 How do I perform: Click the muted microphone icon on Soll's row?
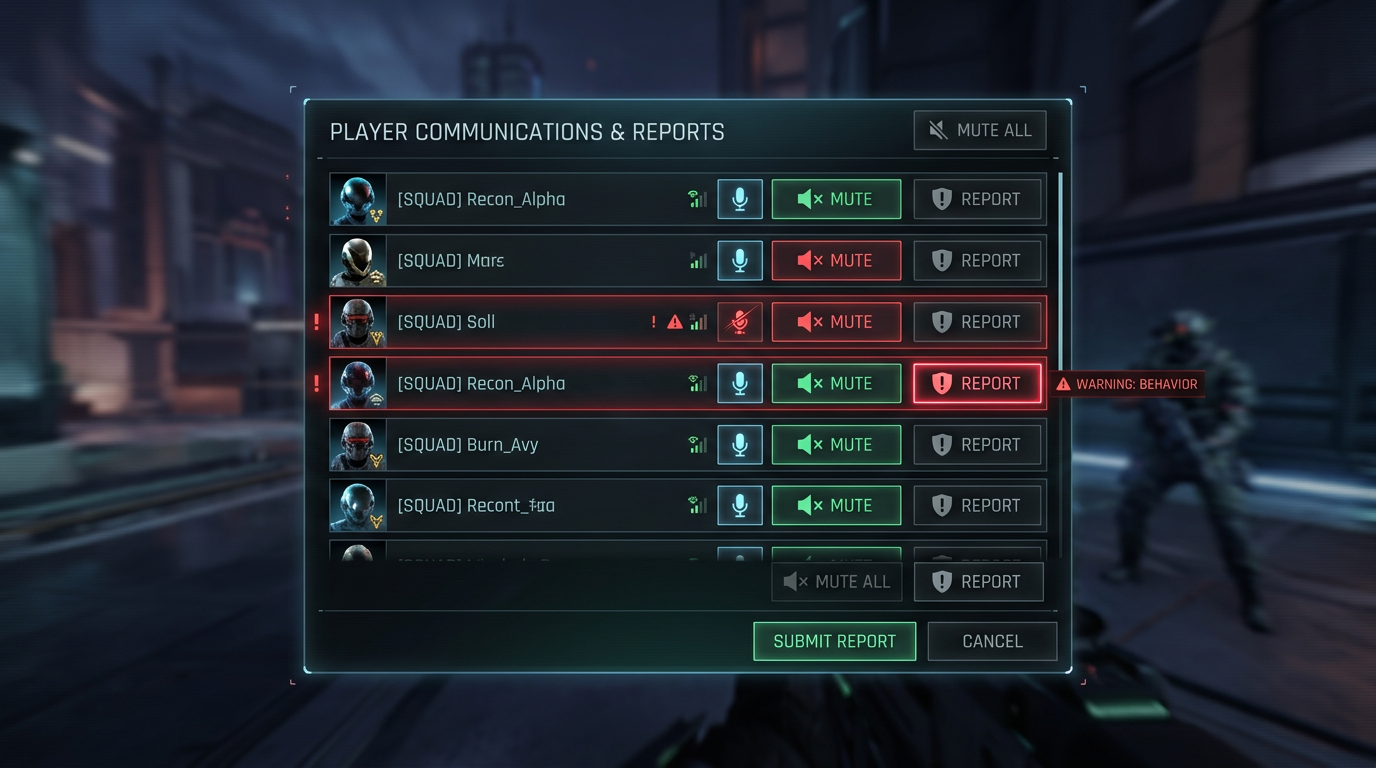tap(739, 321)
